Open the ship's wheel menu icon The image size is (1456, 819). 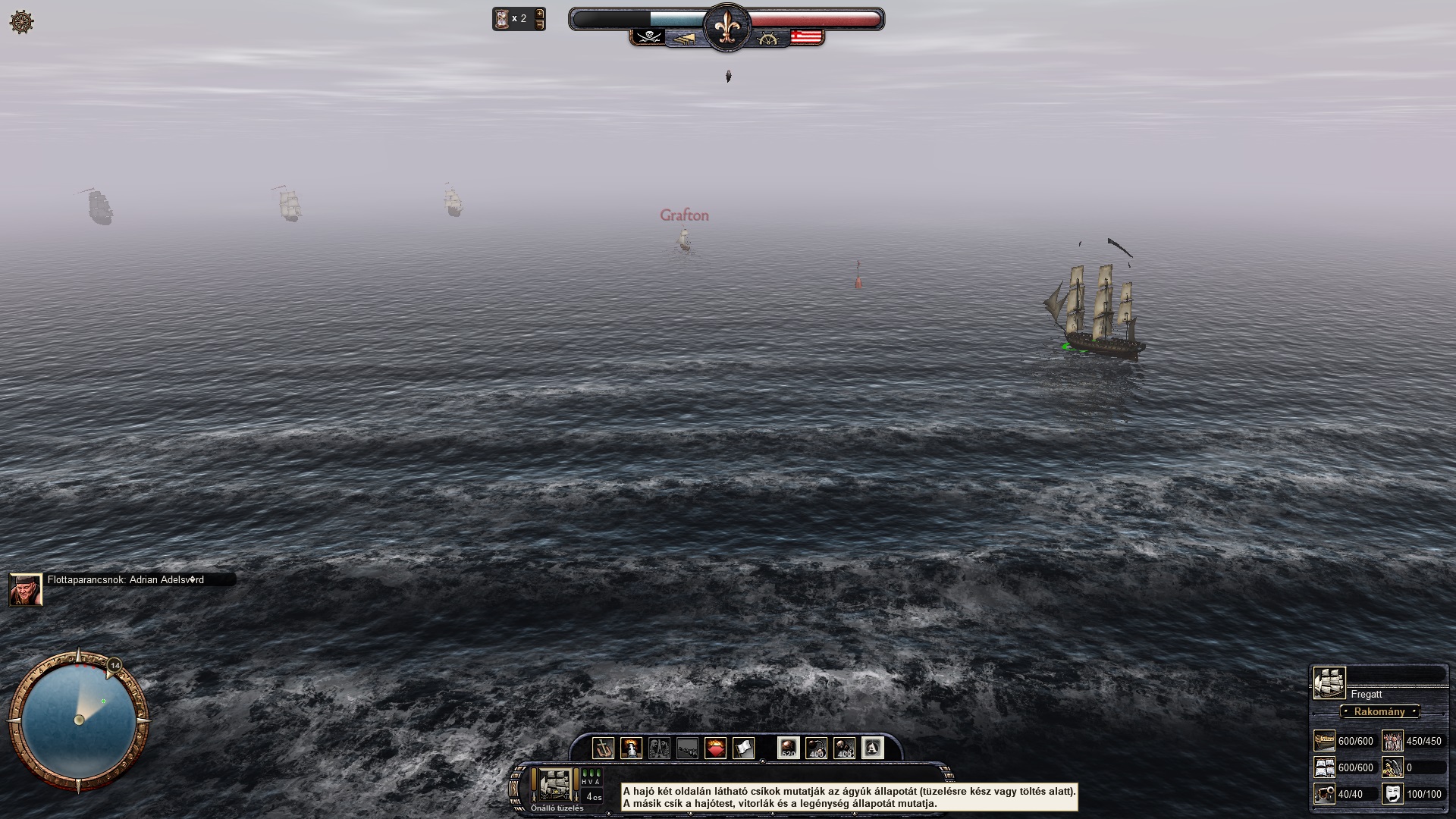click(22, 22)
